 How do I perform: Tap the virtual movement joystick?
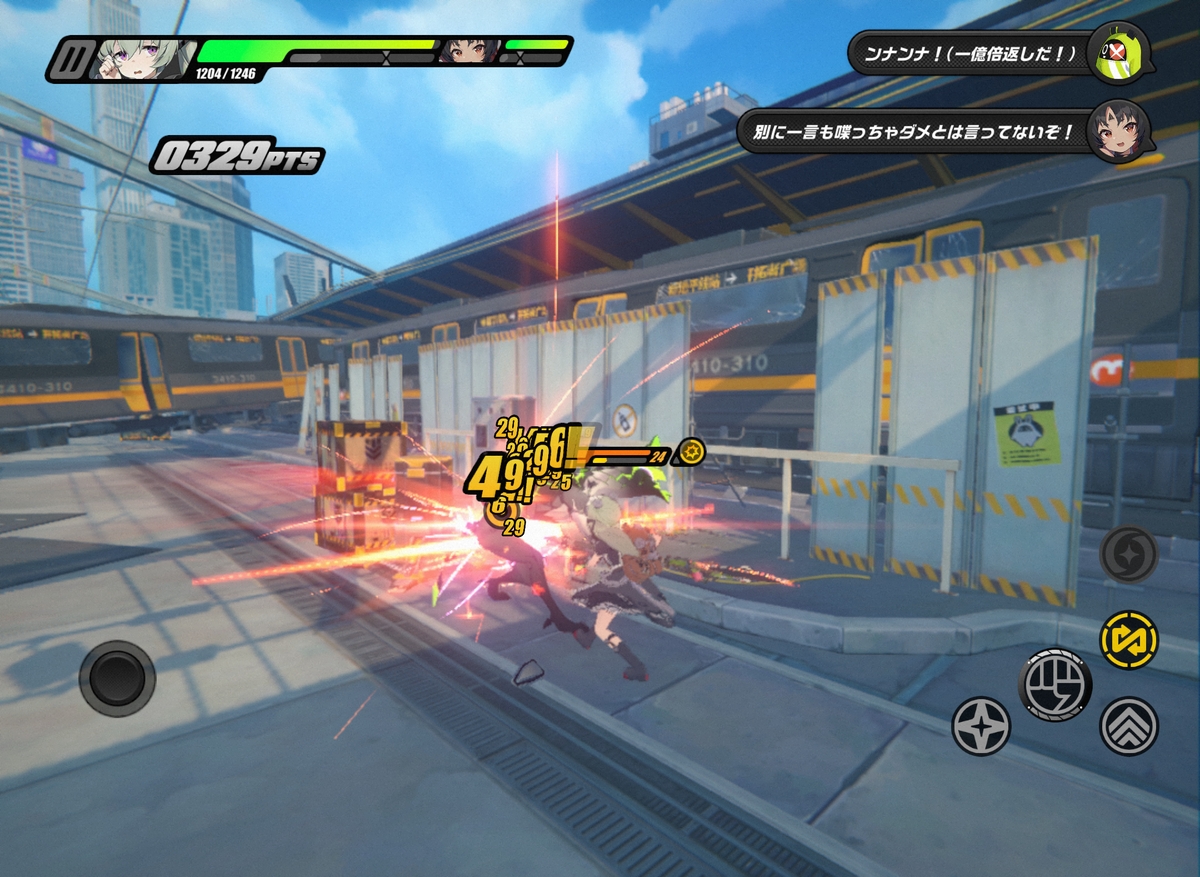(117, 678)
